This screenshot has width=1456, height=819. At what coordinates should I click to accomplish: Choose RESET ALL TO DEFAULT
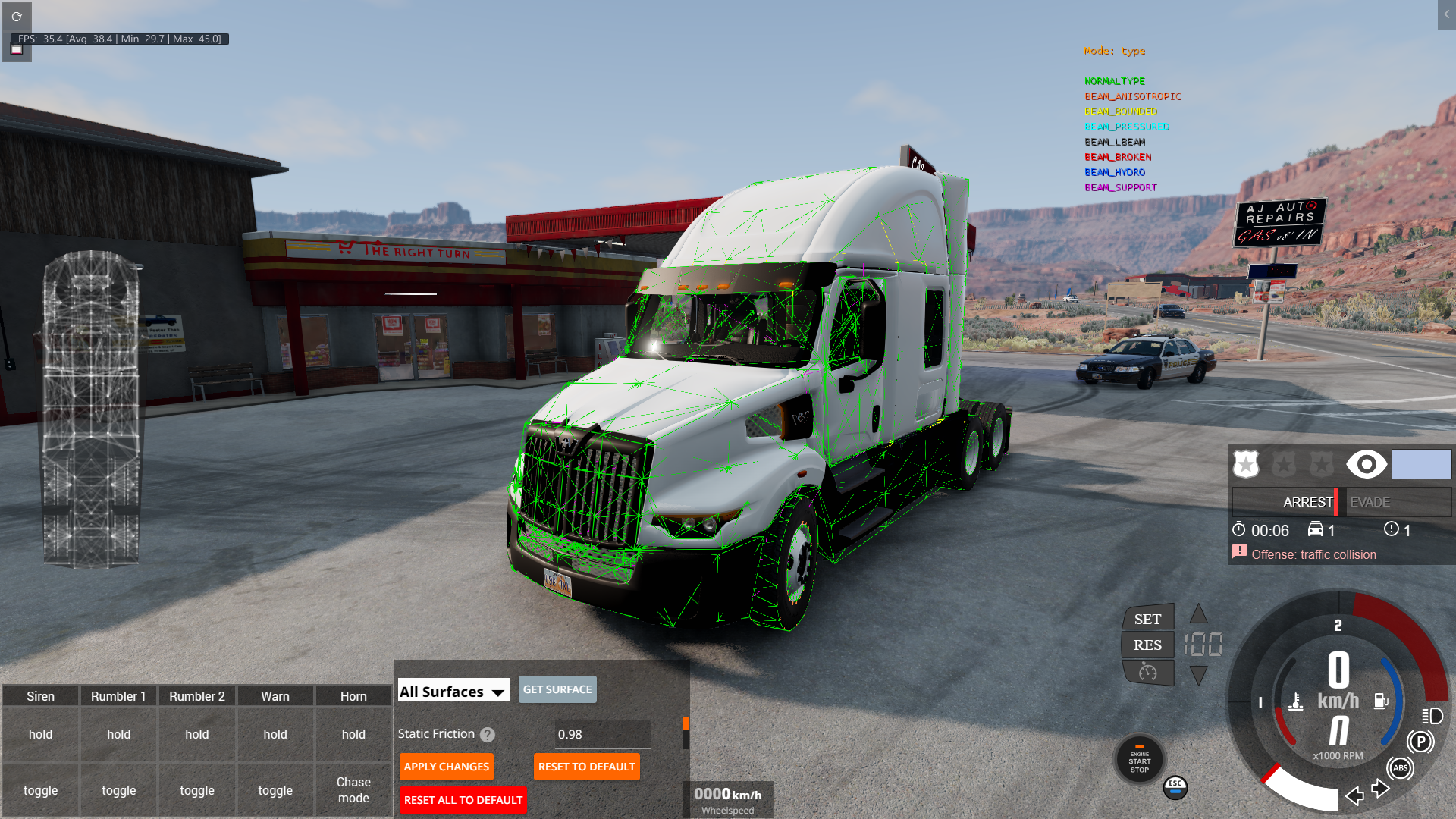click(463, 800)
